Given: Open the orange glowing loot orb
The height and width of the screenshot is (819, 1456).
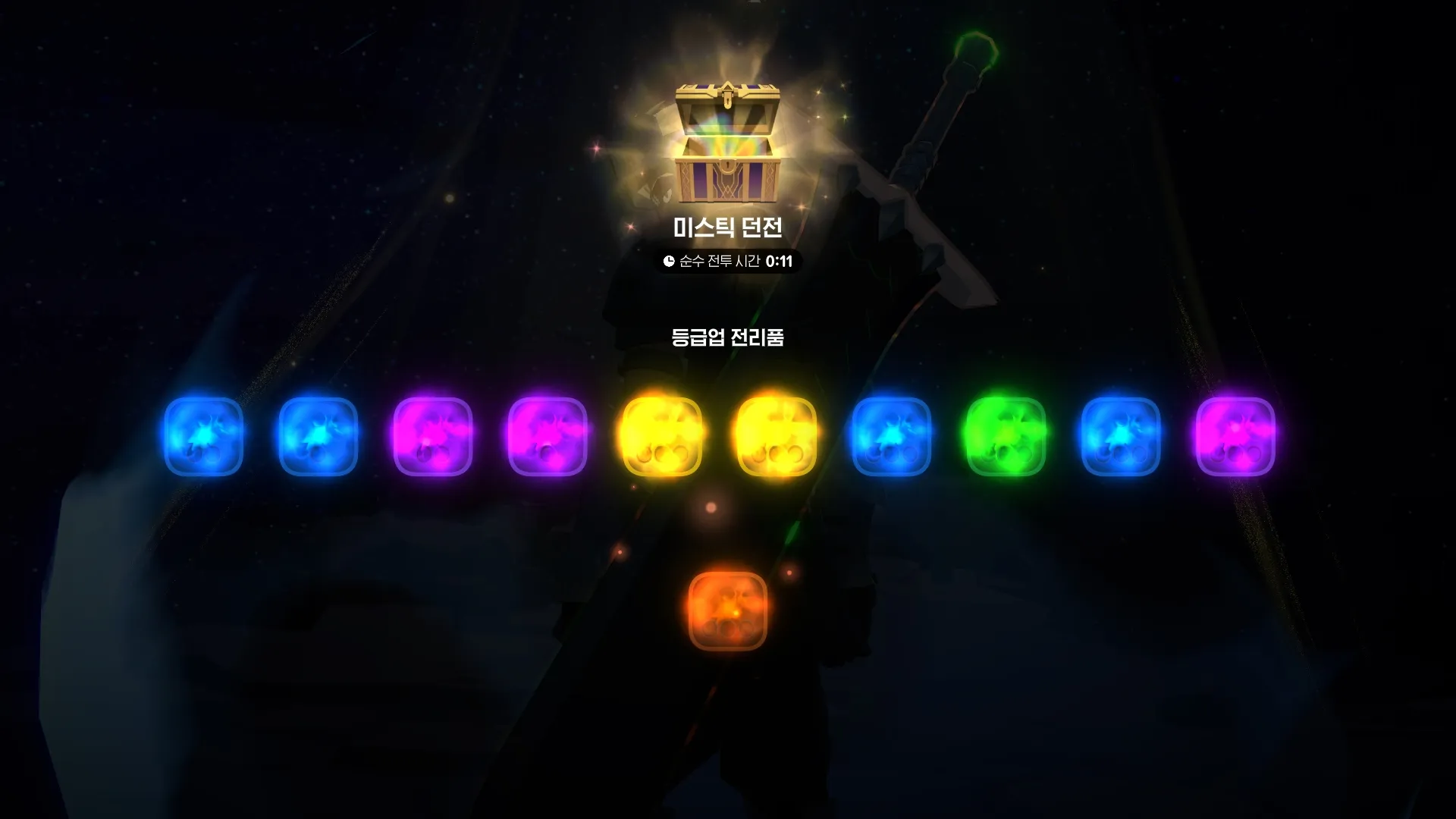Looking at the screenshot, I should pyautogui.click(x=727, y=611).
